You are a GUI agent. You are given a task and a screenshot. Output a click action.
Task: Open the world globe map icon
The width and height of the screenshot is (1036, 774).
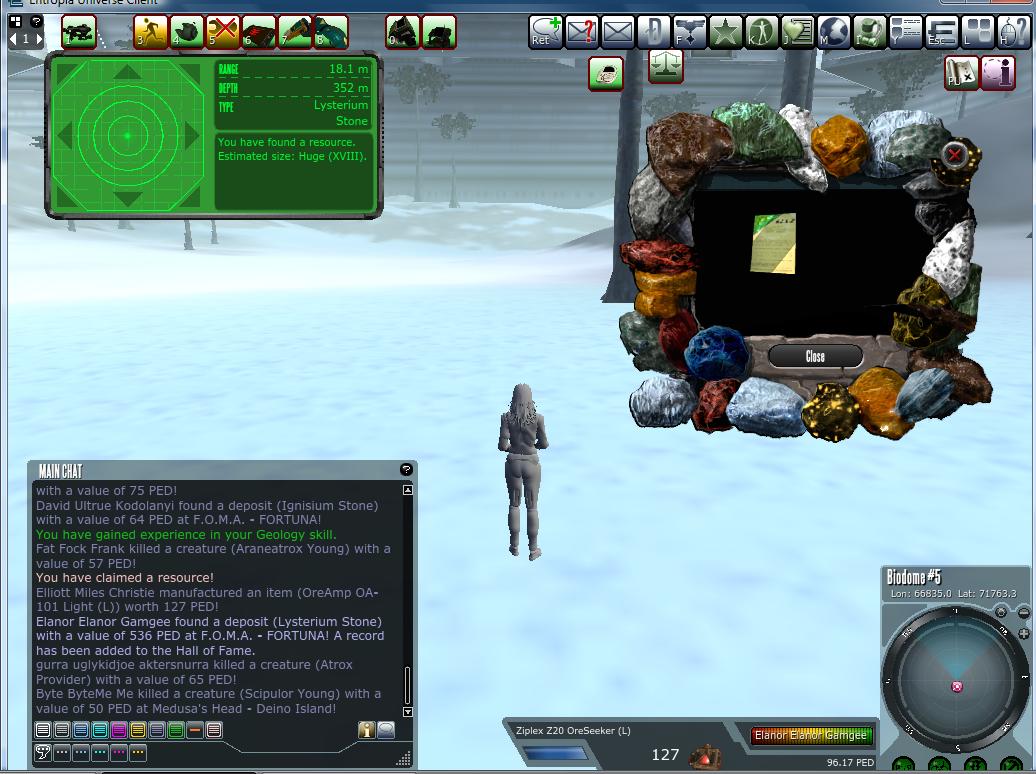click(834, 32)
